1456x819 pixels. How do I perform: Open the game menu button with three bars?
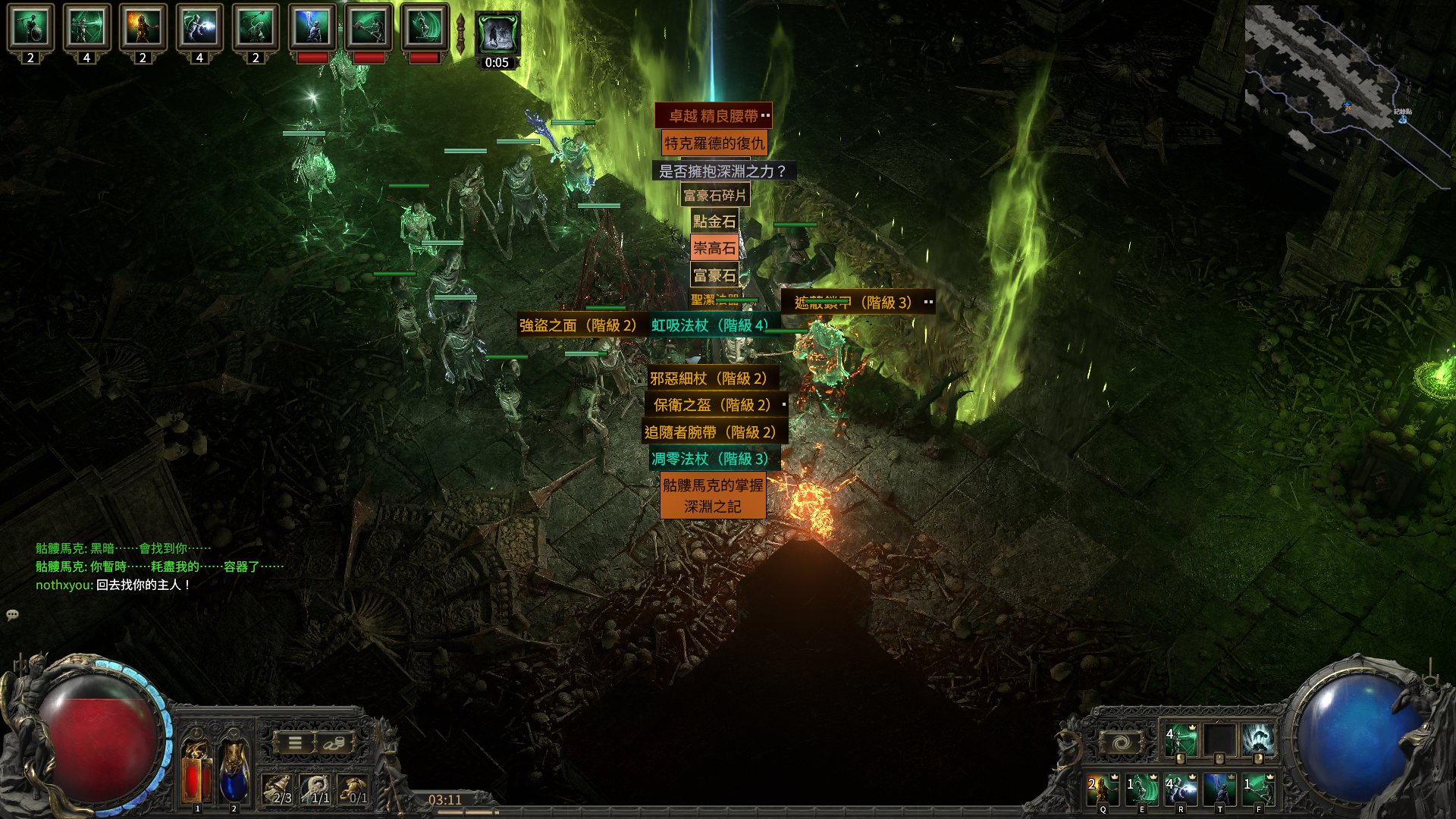(295, 743)
